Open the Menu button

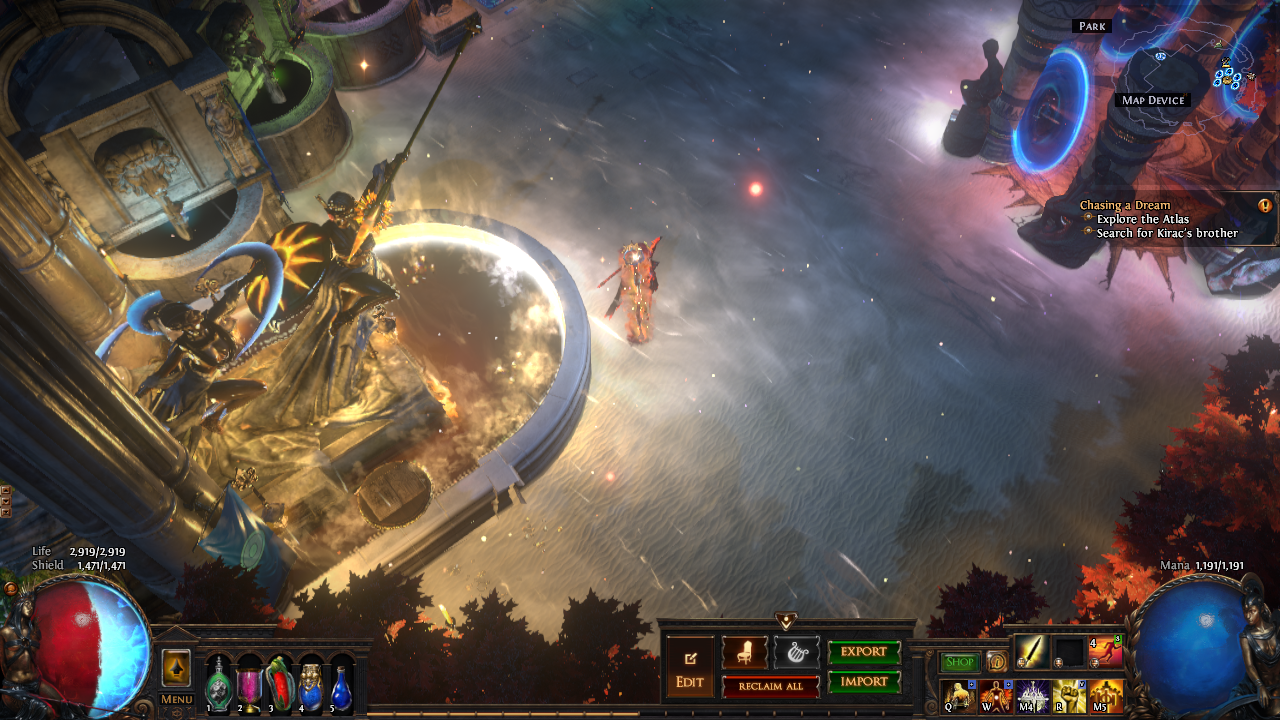point(176,699)
